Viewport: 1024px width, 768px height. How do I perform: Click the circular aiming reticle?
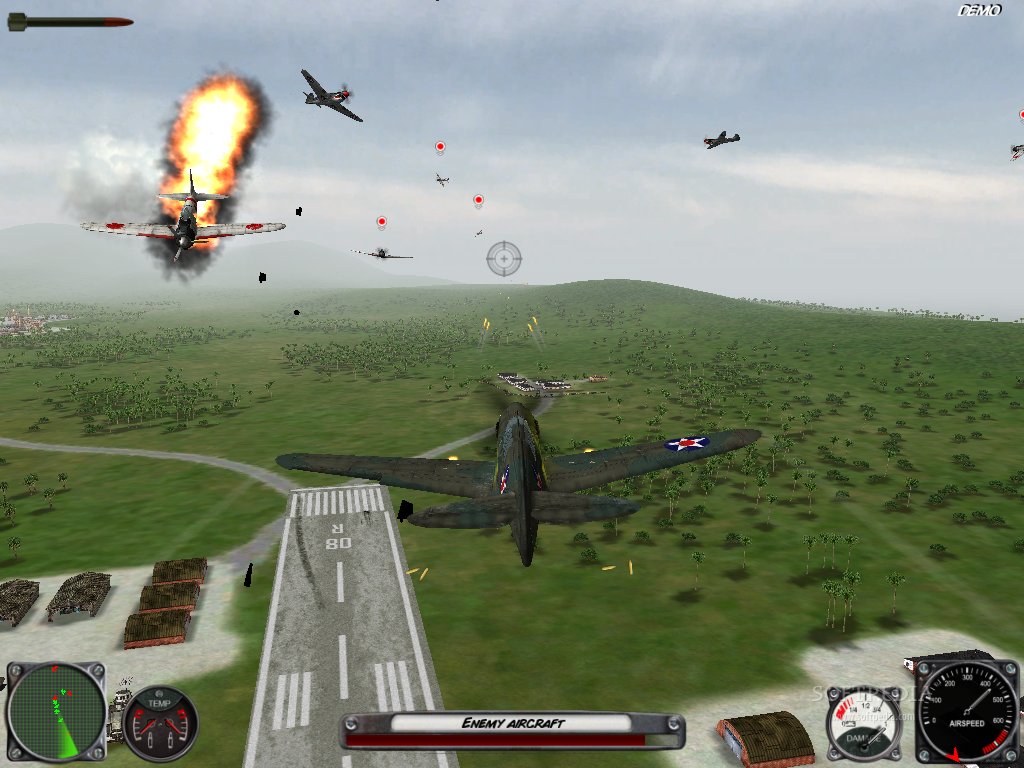[x=504, y=259]
